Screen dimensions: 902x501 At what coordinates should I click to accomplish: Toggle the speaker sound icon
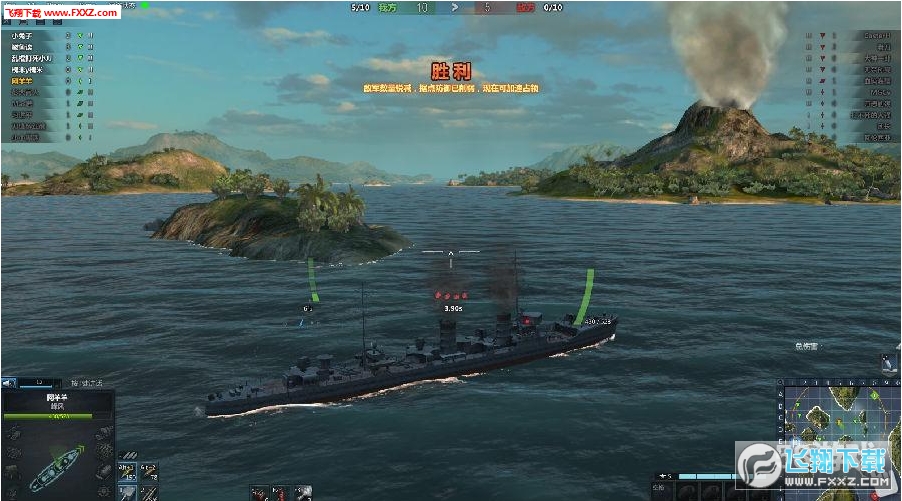[x=8, y=381]
